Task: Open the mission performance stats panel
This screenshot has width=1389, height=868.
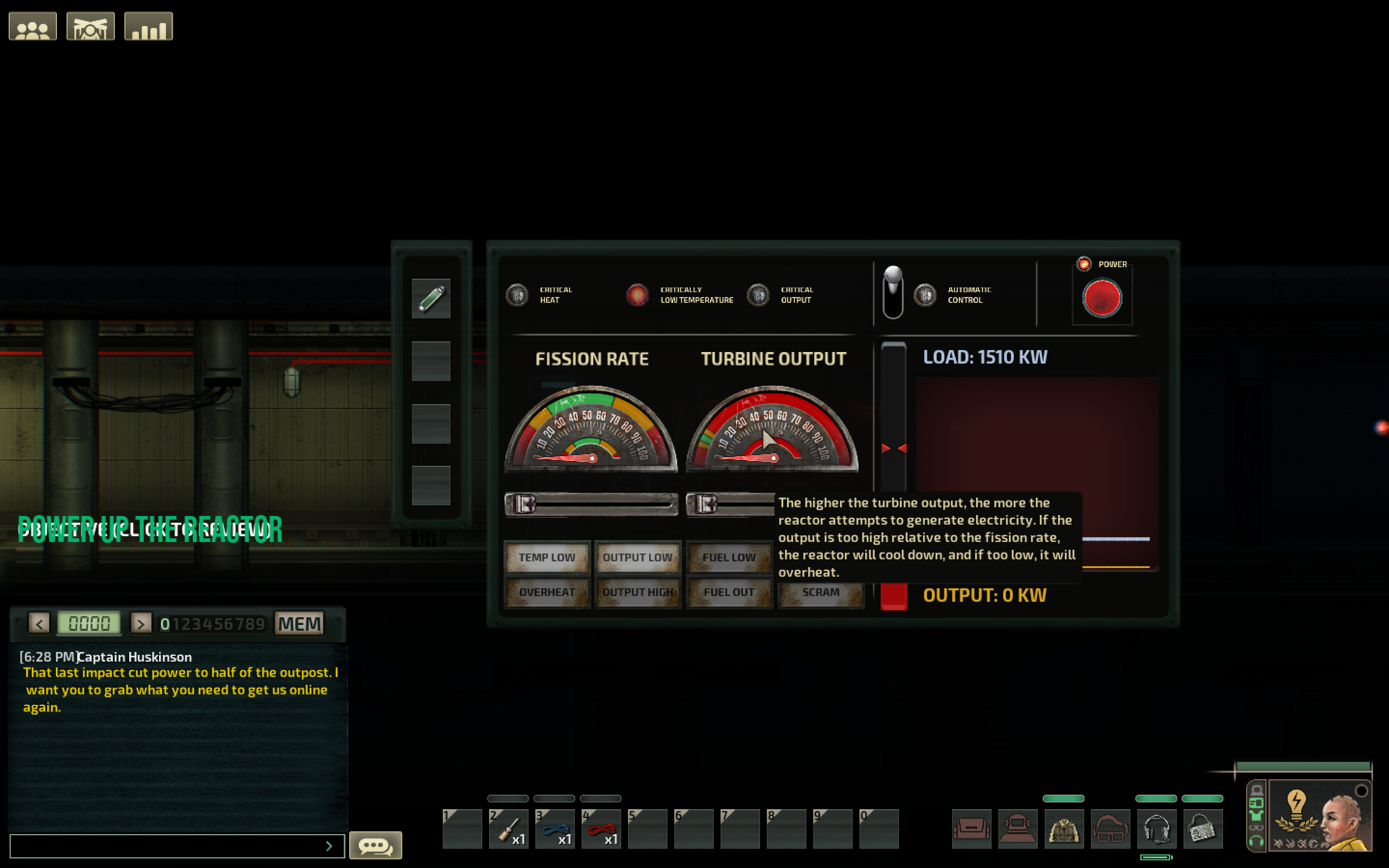Action: 149,25
